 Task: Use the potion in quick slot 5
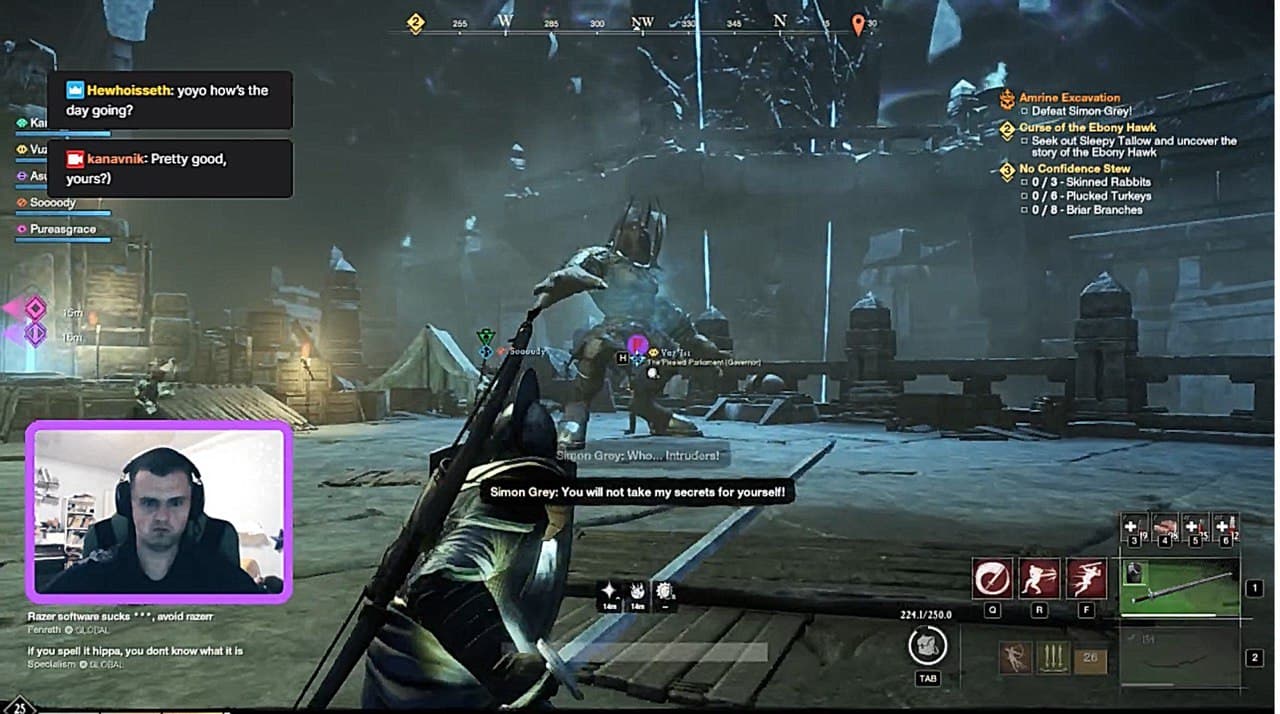(1195, 527)
